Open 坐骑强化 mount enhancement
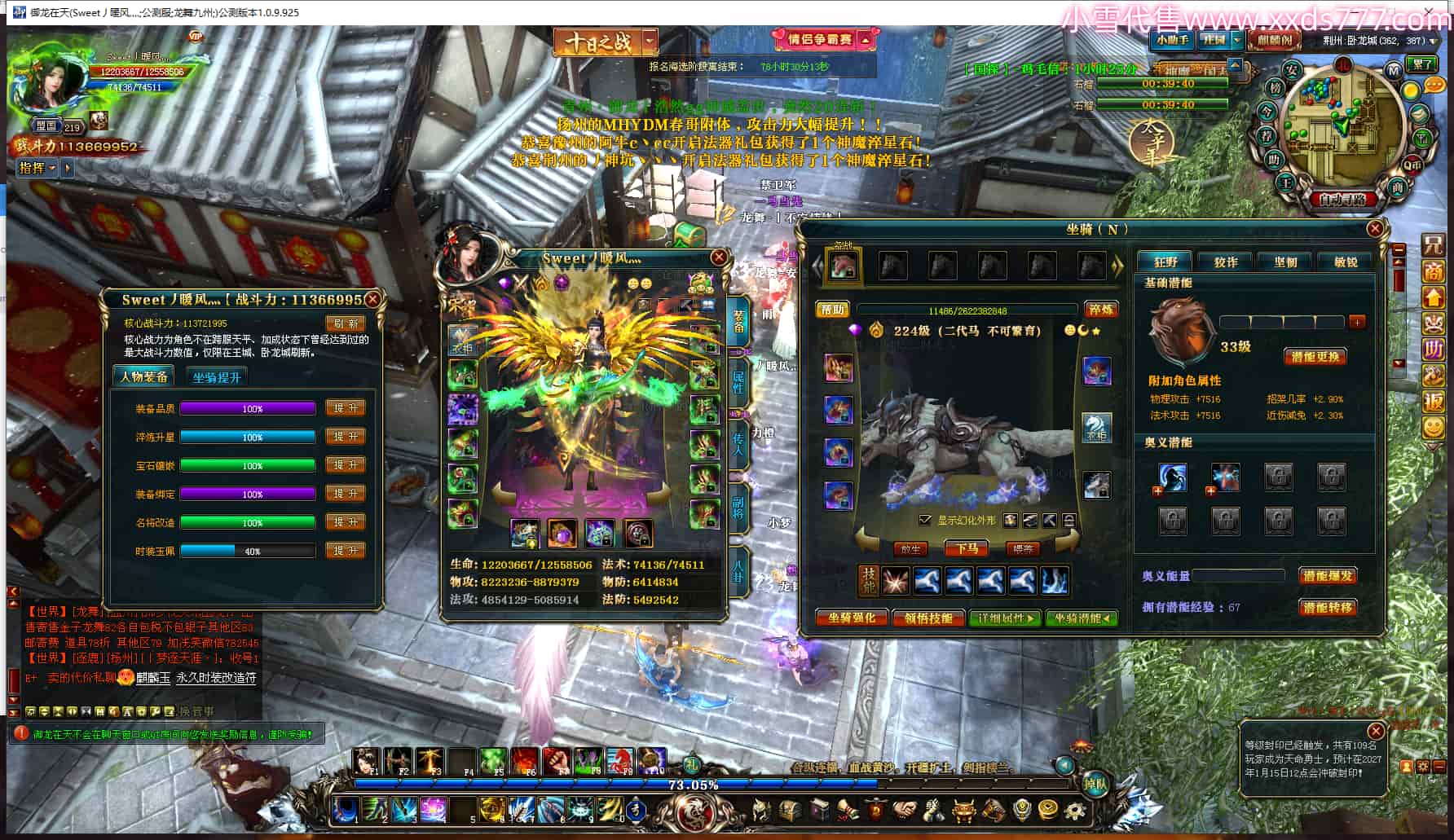The image size is (1454, 840). [851, 618]
